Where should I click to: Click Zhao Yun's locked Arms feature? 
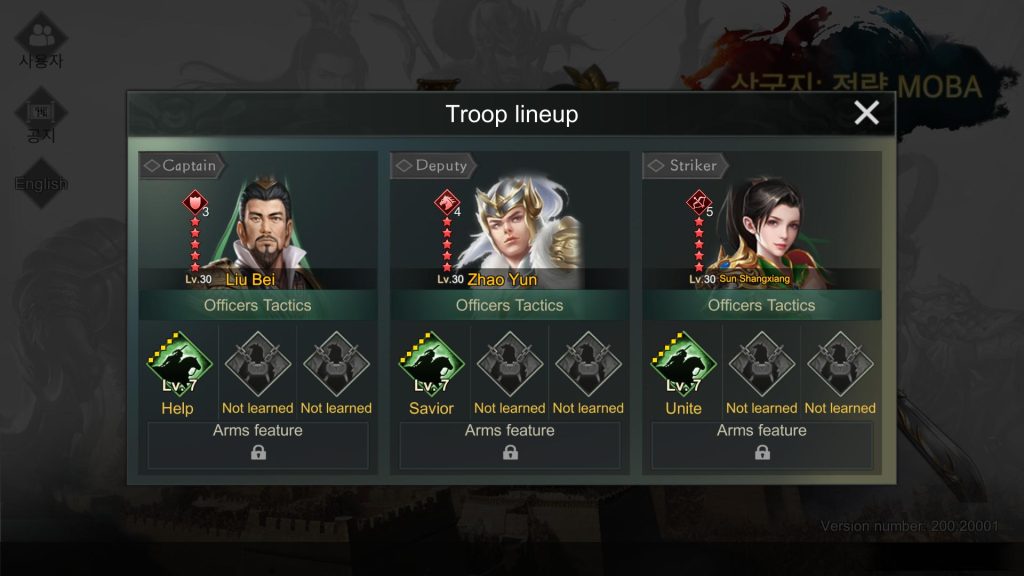coord(510,445)
